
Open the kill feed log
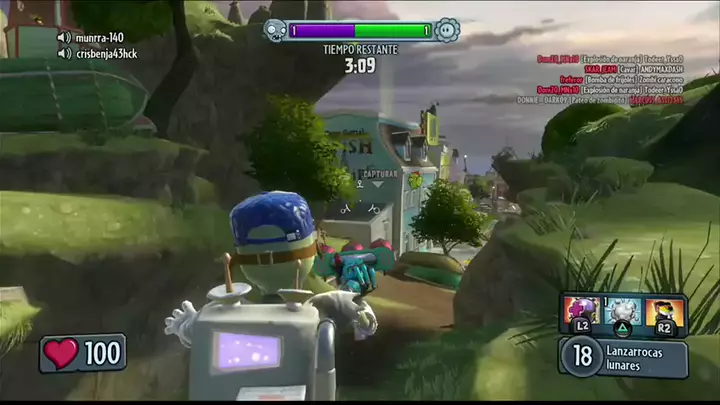[x=612, y=80]
